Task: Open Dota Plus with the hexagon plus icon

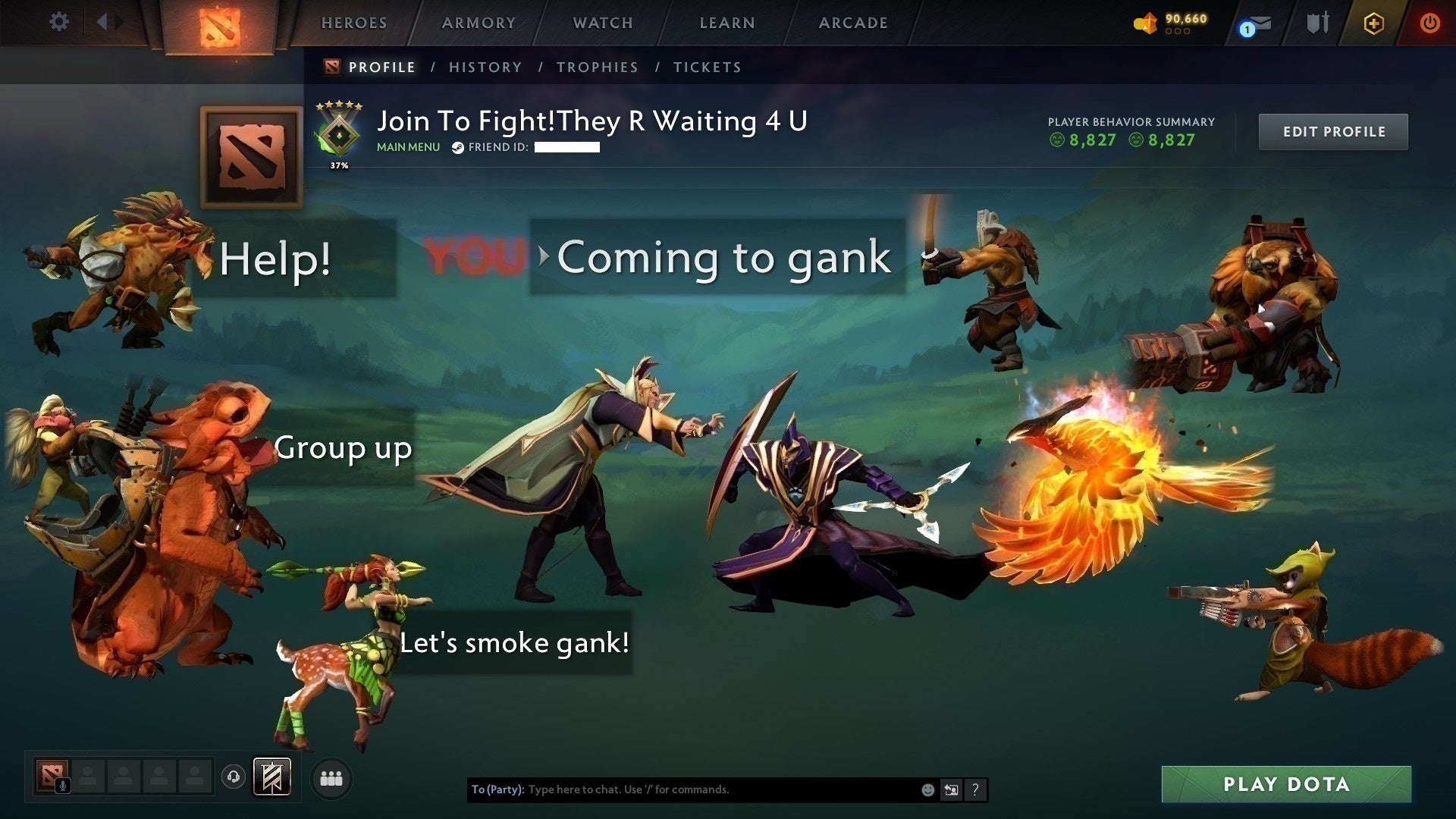Action: pos(1374,24)
